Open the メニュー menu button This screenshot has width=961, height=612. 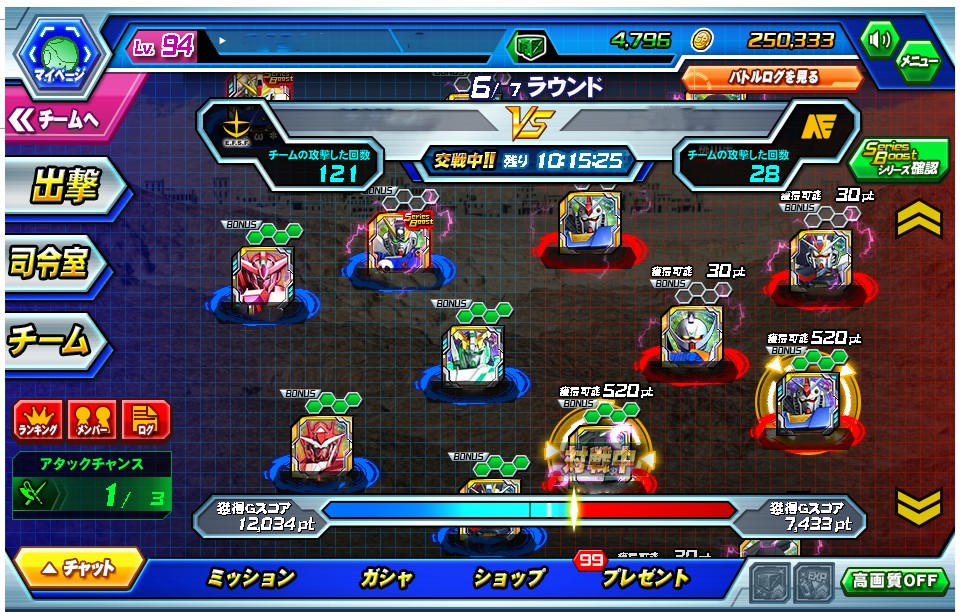918,62
